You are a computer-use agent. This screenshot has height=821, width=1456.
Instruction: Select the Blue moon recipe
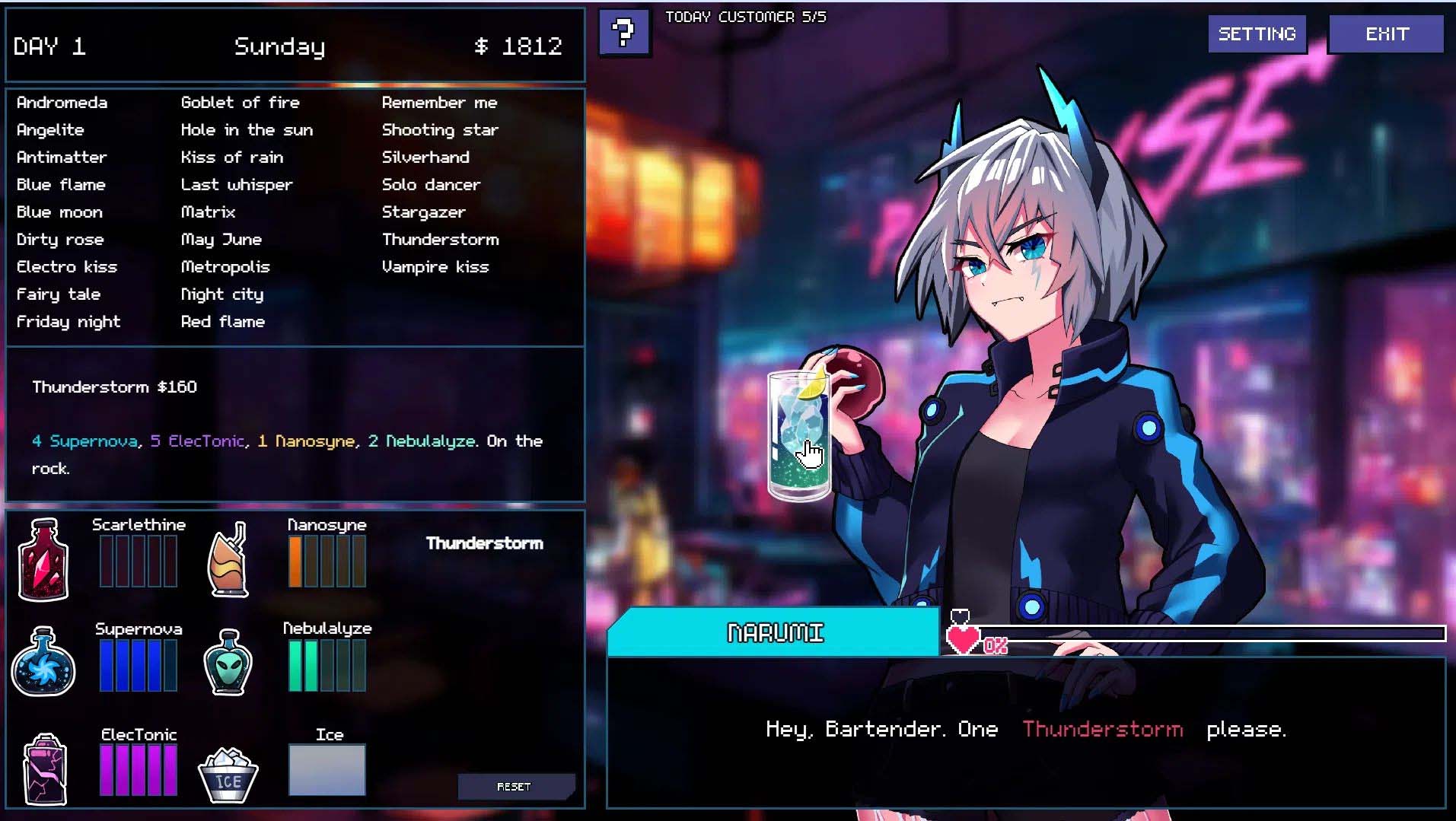click(59, 212)
